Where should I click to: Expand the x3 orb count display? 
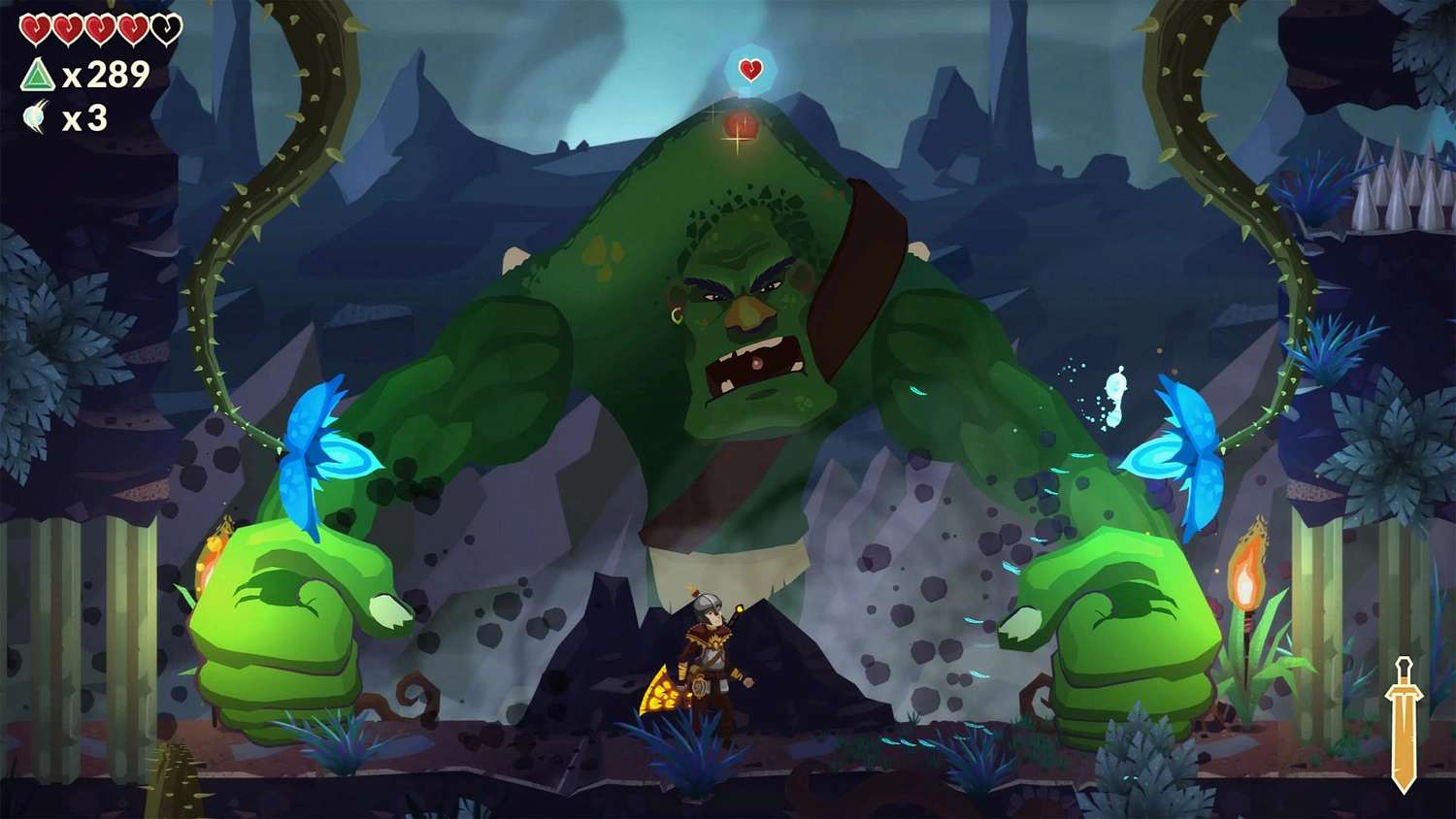[x=85, y=119]
